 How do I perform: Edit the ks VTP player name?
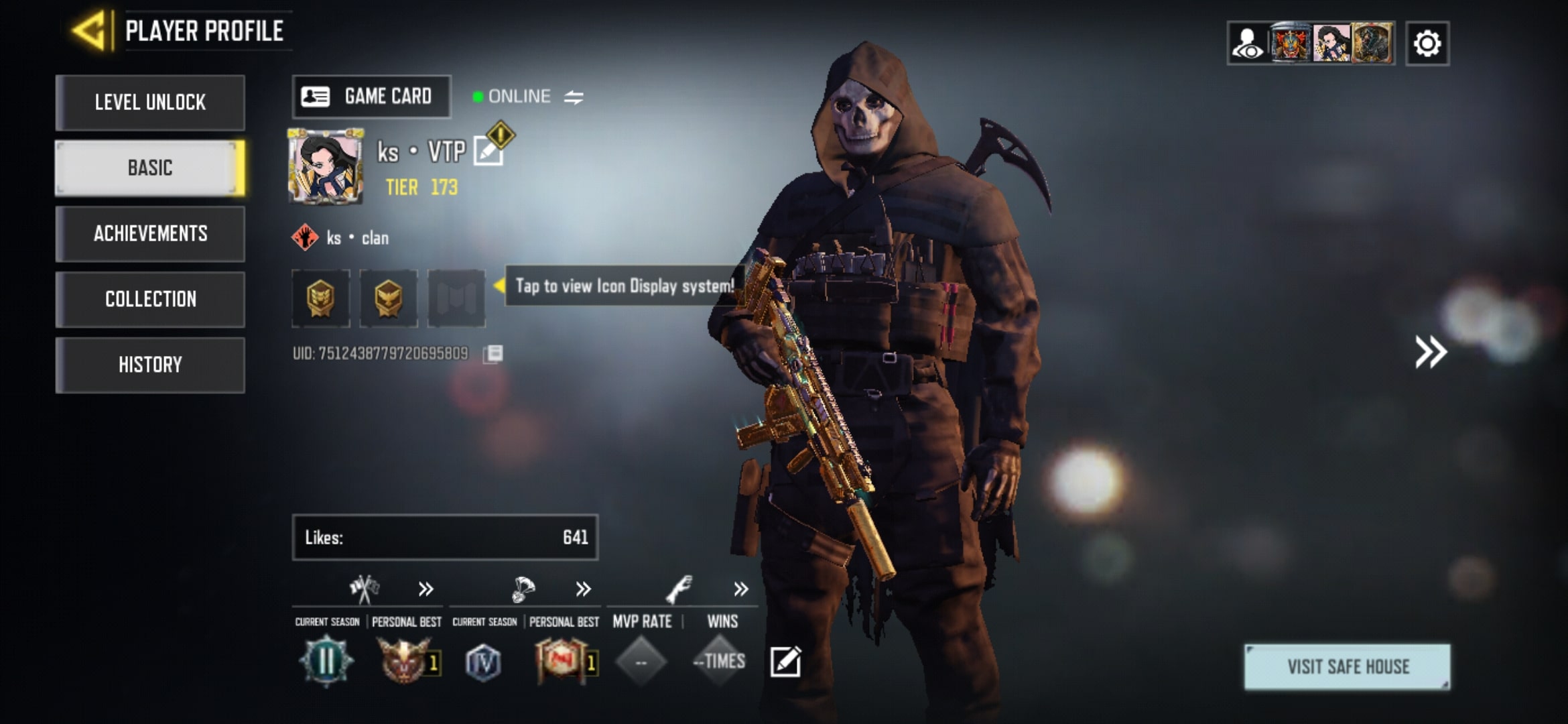tap(488, 151)
